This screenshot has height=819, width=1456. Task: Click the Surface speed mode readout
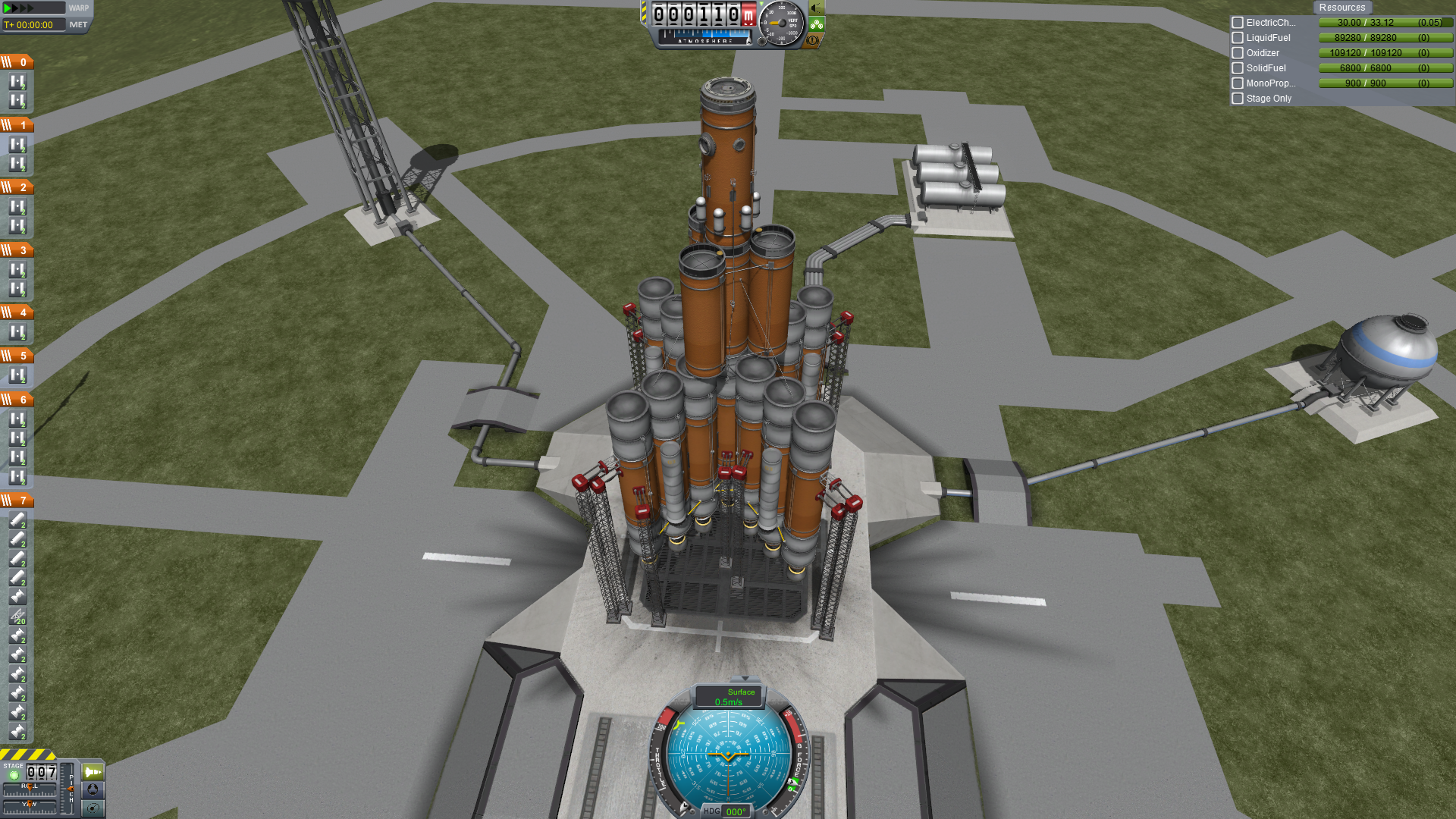[730, 697]
